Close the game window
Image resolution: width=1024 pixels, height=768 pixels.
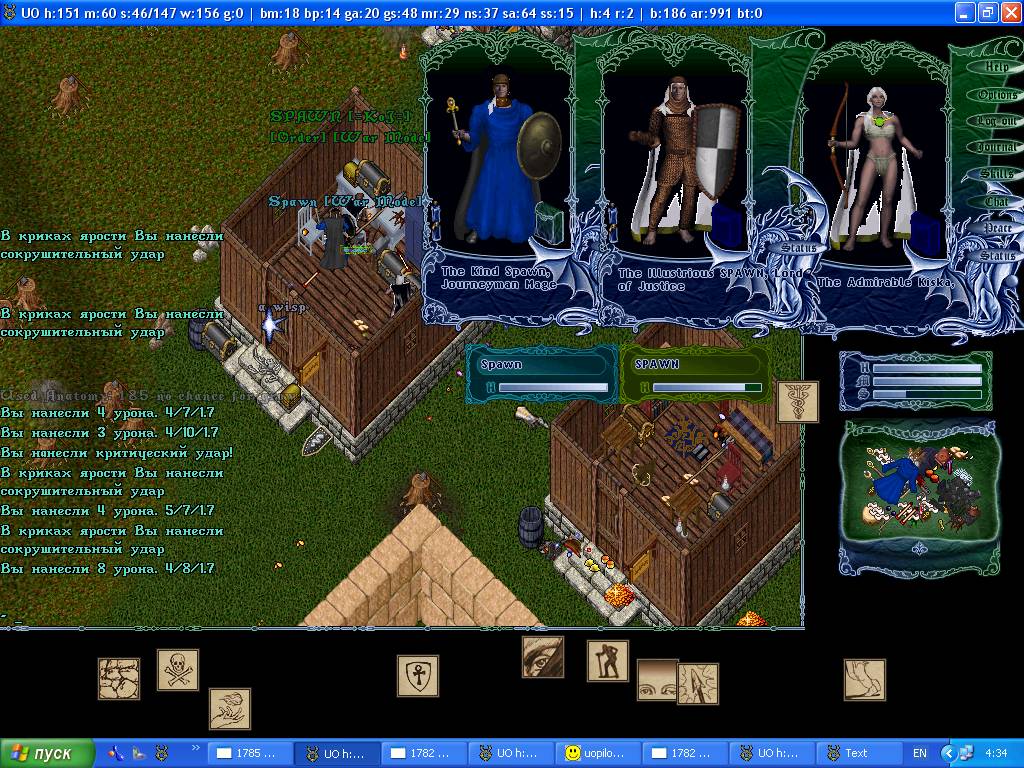pyautogui.click(x=1009, y=13)
